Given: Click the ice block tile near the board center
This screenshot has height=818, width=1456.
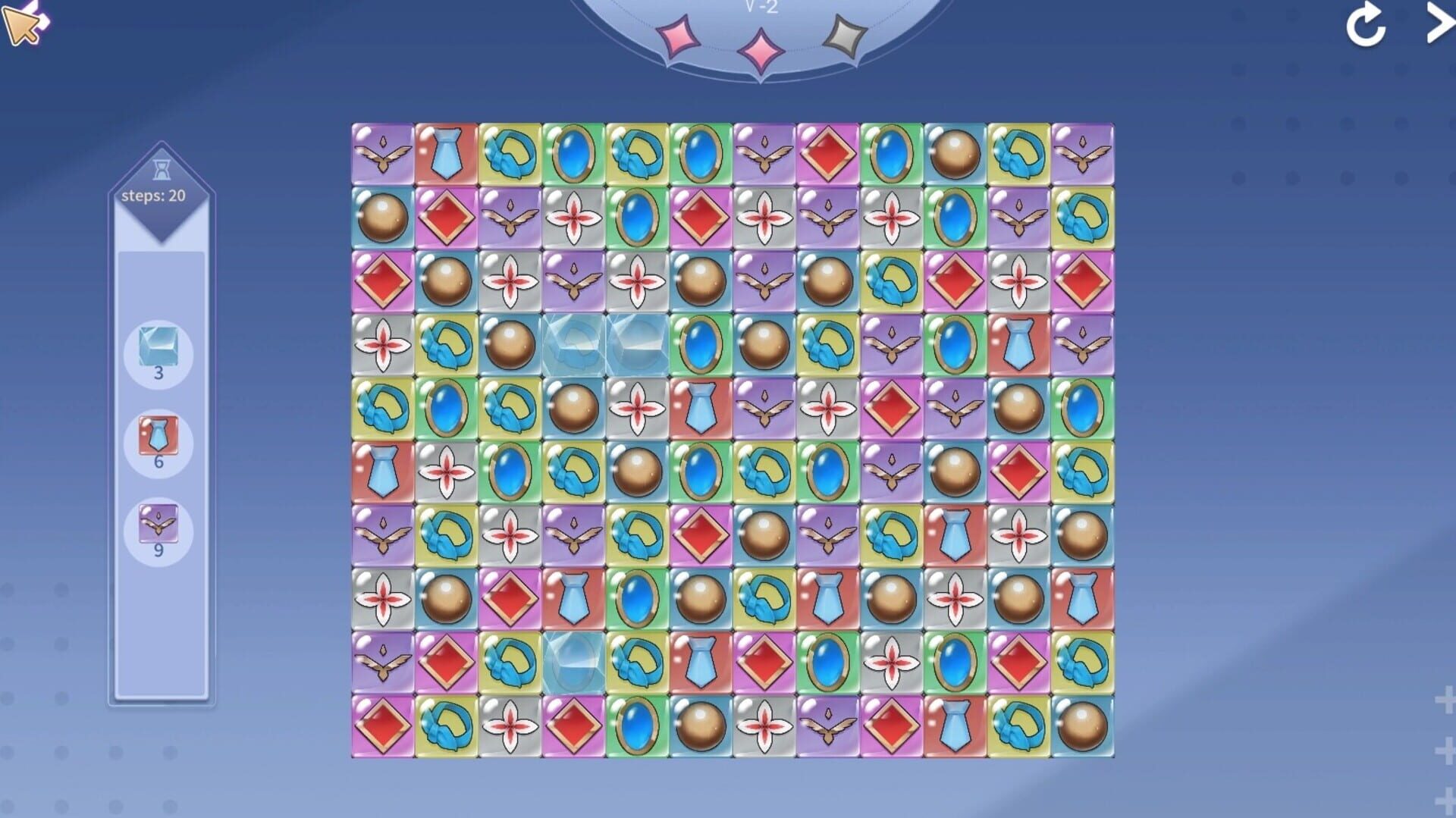Looking at the screenshot, I should click(x=574, y=345).
